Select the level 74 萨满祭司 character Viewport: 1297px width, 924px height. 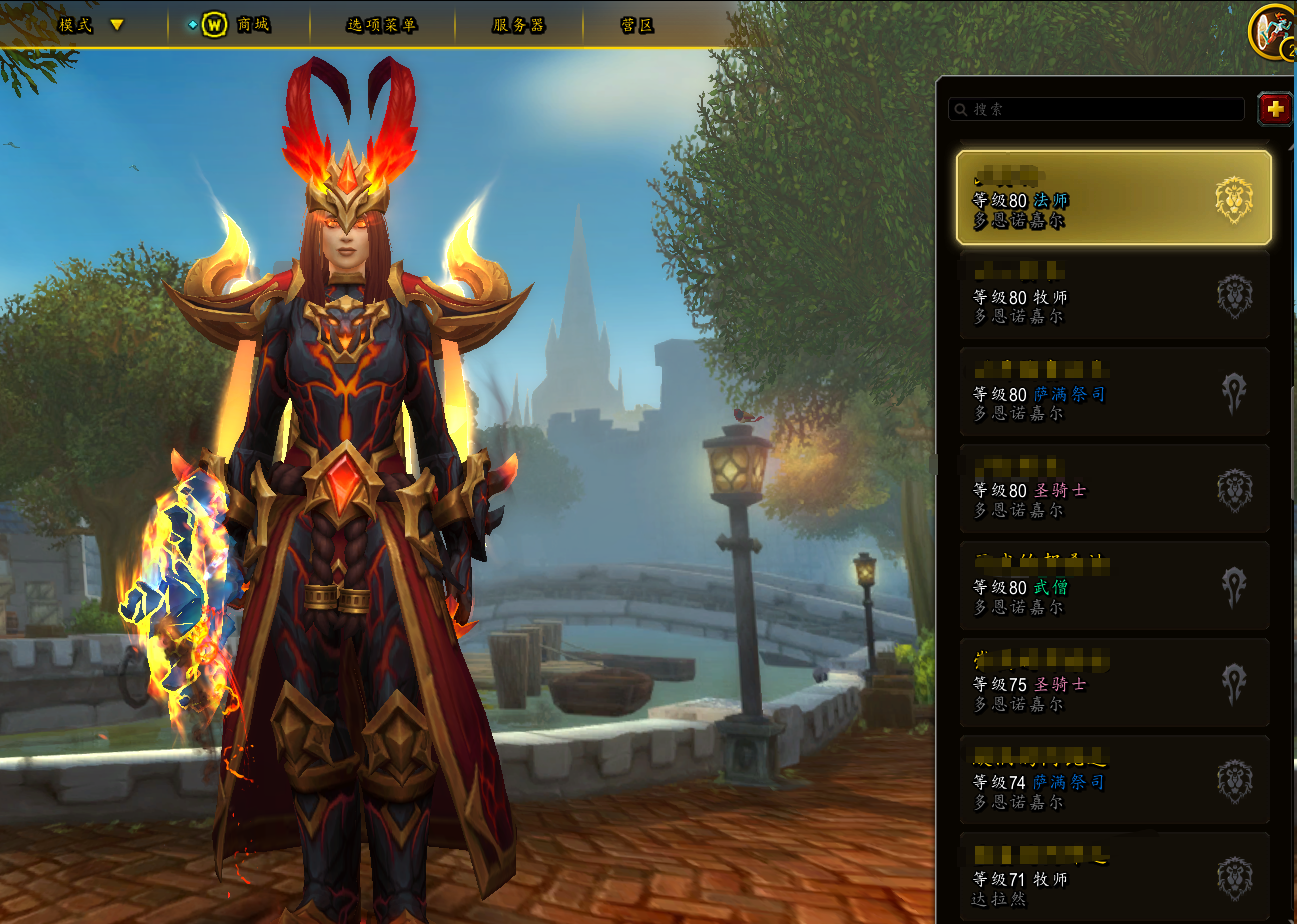[1113, 780]
